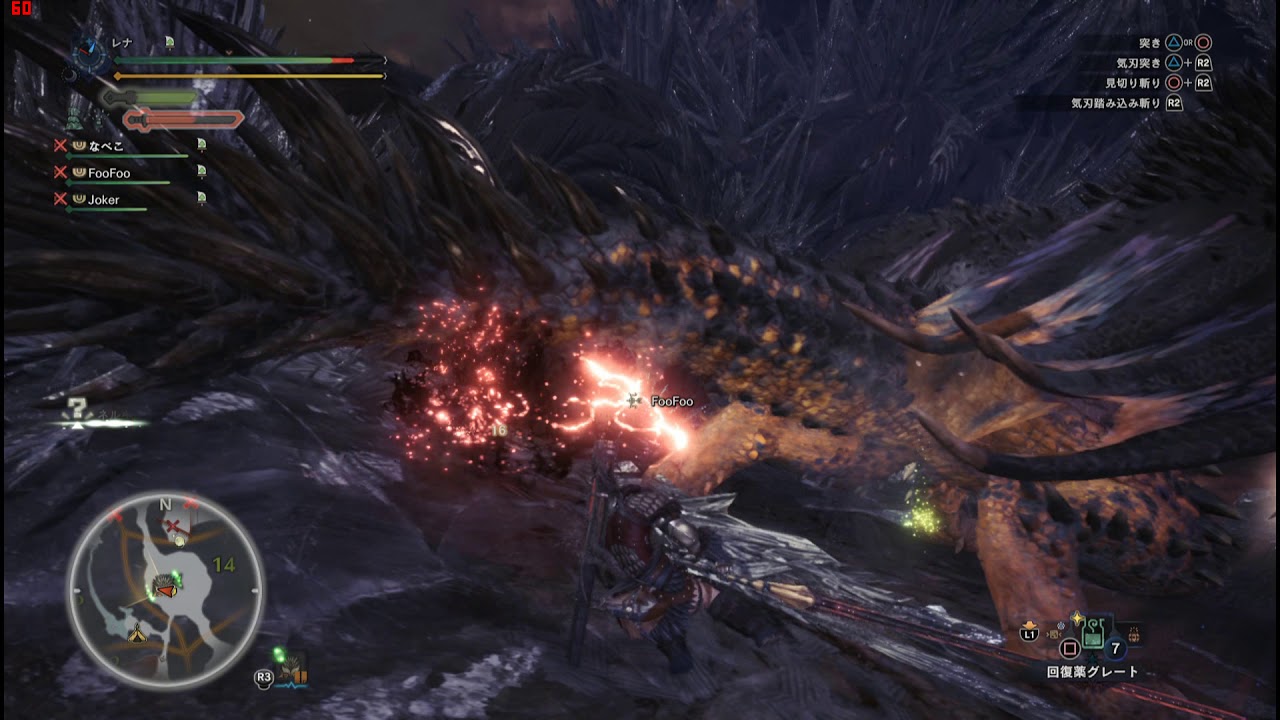Select party member なべこ
The image size is (1280, 720).
tap(106, 146)
